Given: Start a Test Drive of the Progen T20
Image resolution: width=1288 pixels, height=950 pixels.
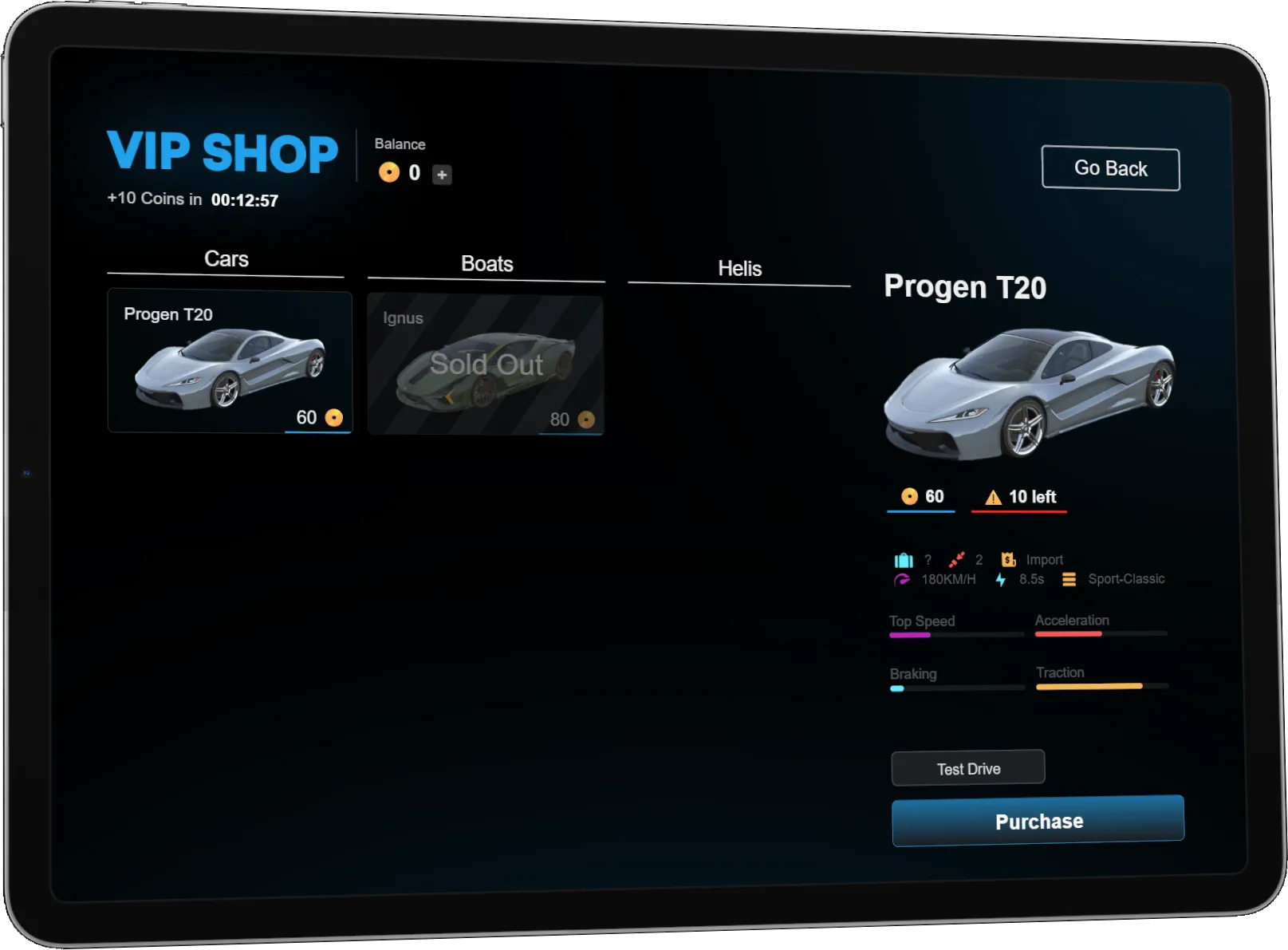Looking at the screenshot, I should pyautogui.click(x=967, y=768).
